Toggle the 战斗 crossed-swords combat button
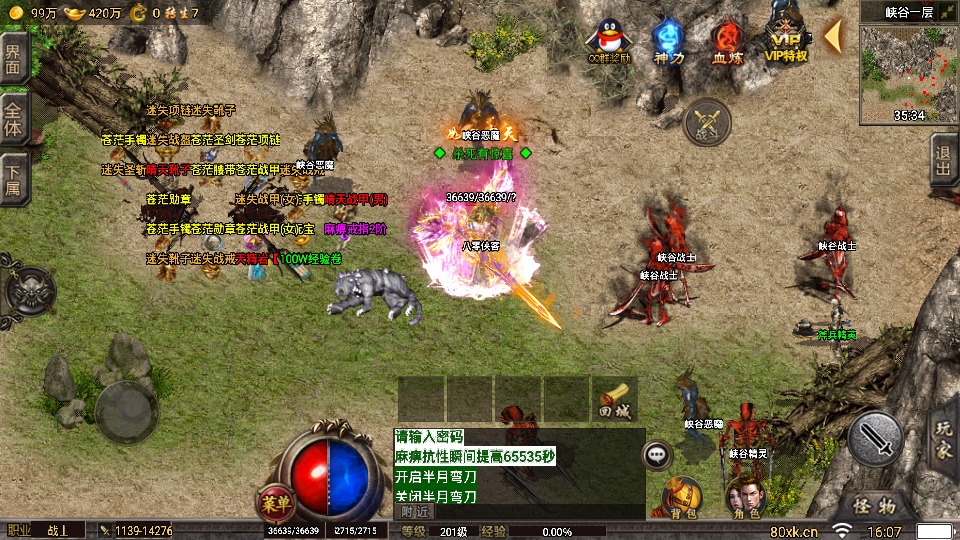This screenshot has width=960, height=540. pyautogui.click(x=708, y=122)
